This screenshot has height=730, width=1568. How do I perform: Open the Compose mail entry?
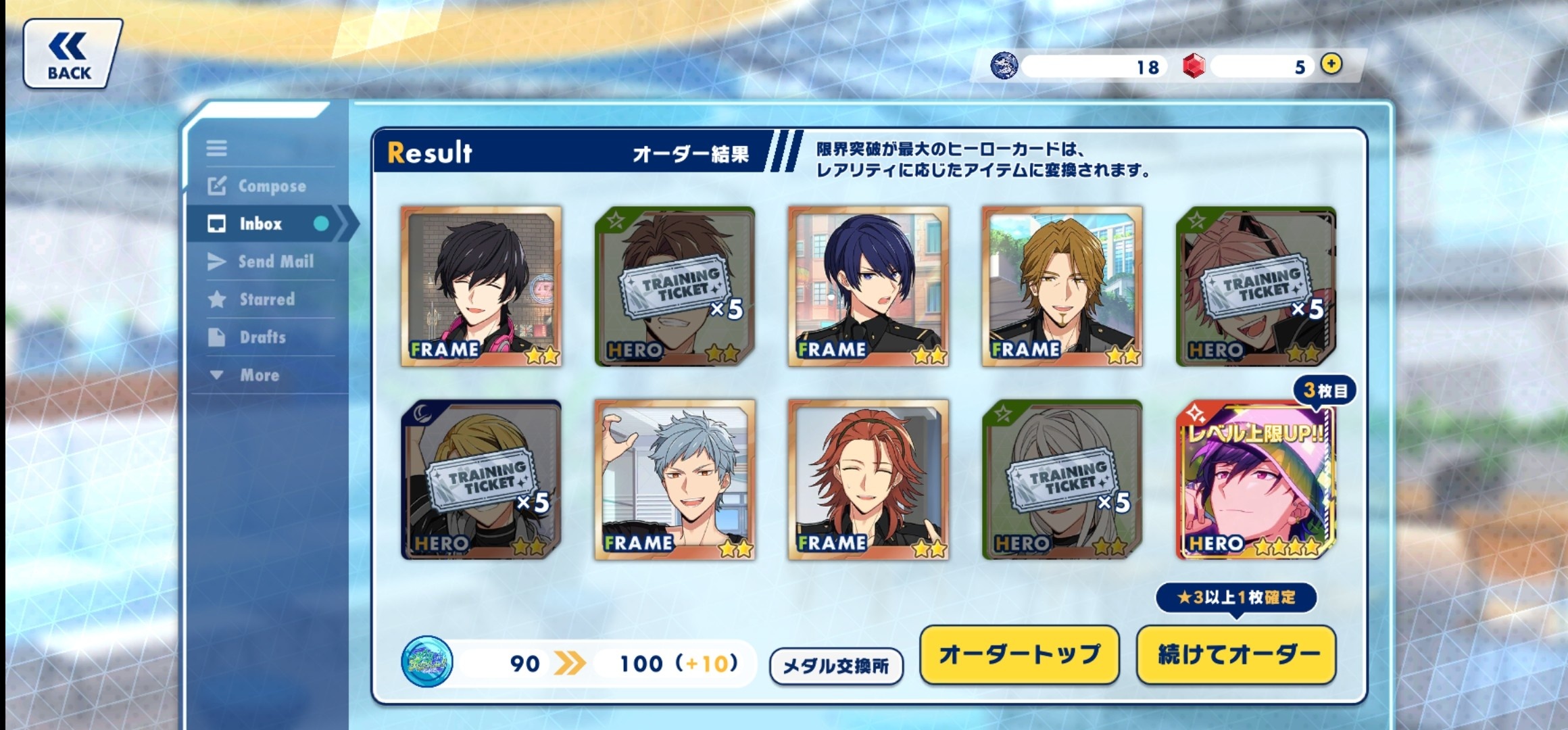[x=258, y=186]
